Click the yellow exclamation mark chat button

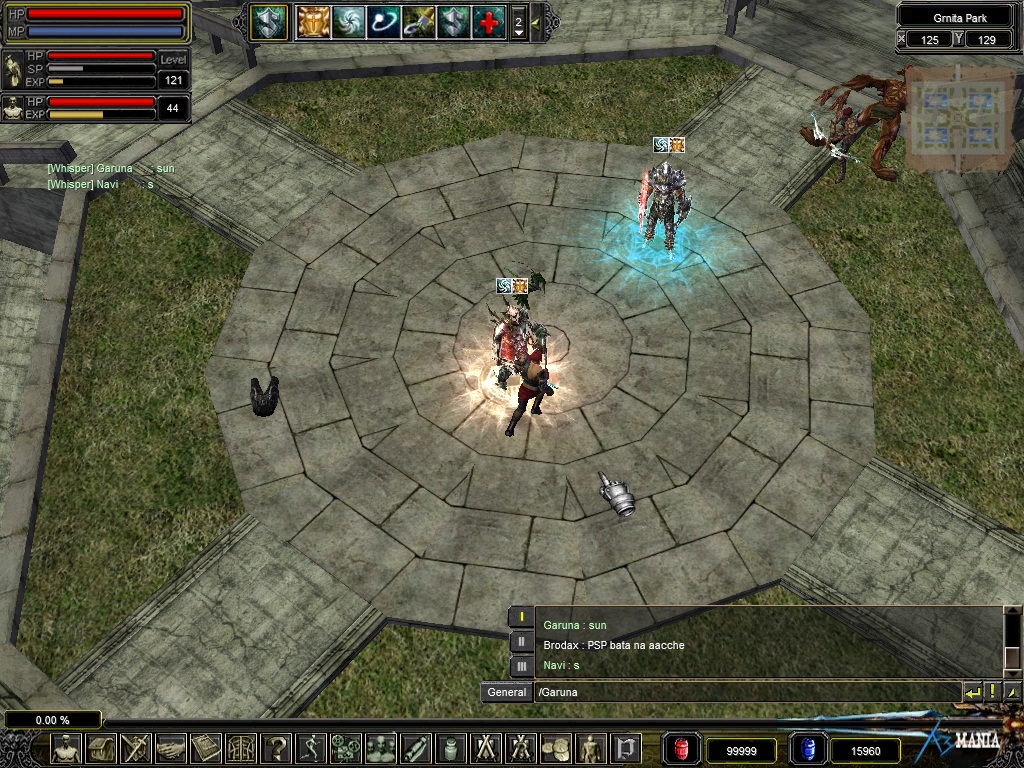click(992, 692)
